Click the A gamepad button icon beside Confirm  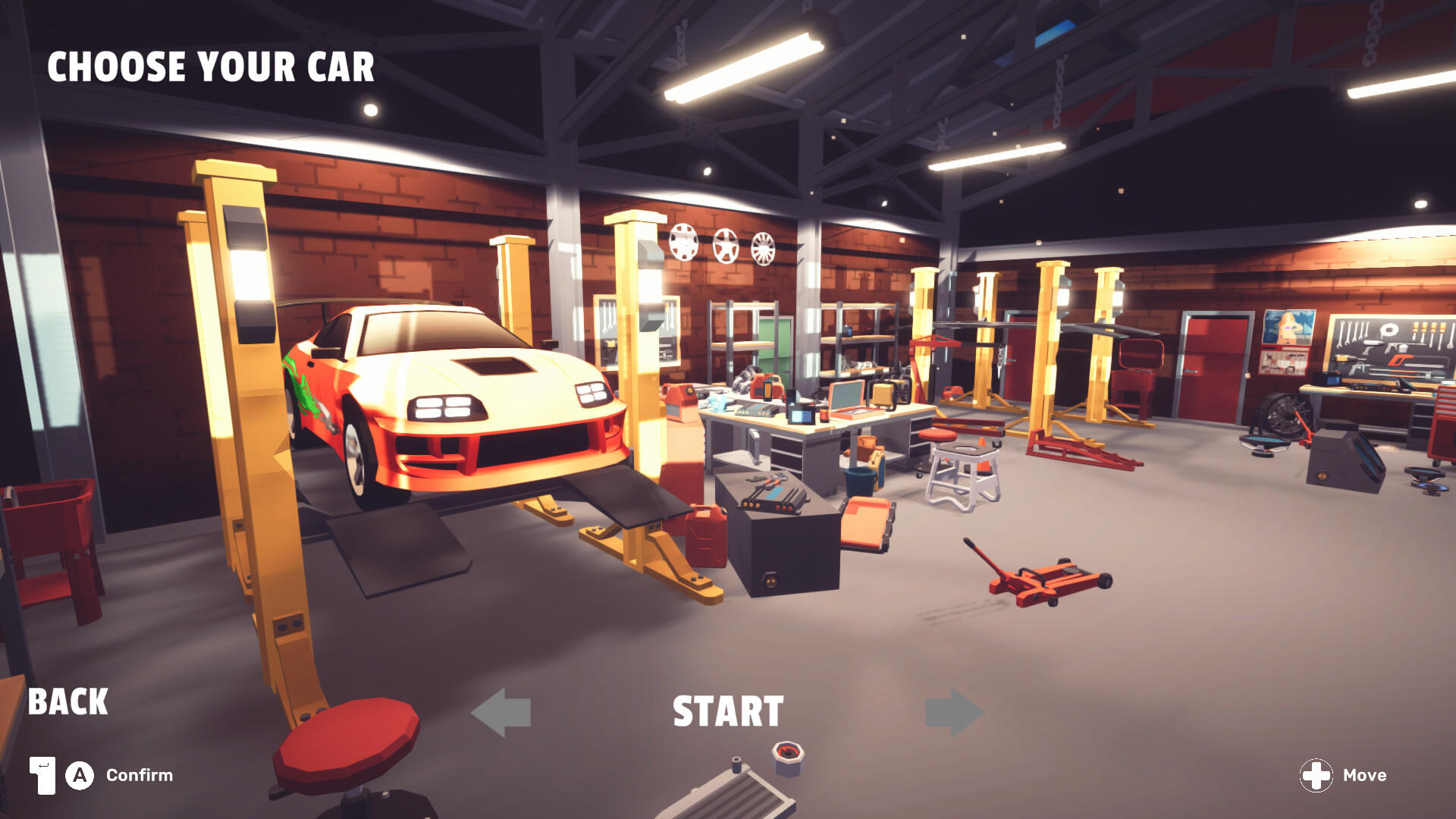[78, 775]
